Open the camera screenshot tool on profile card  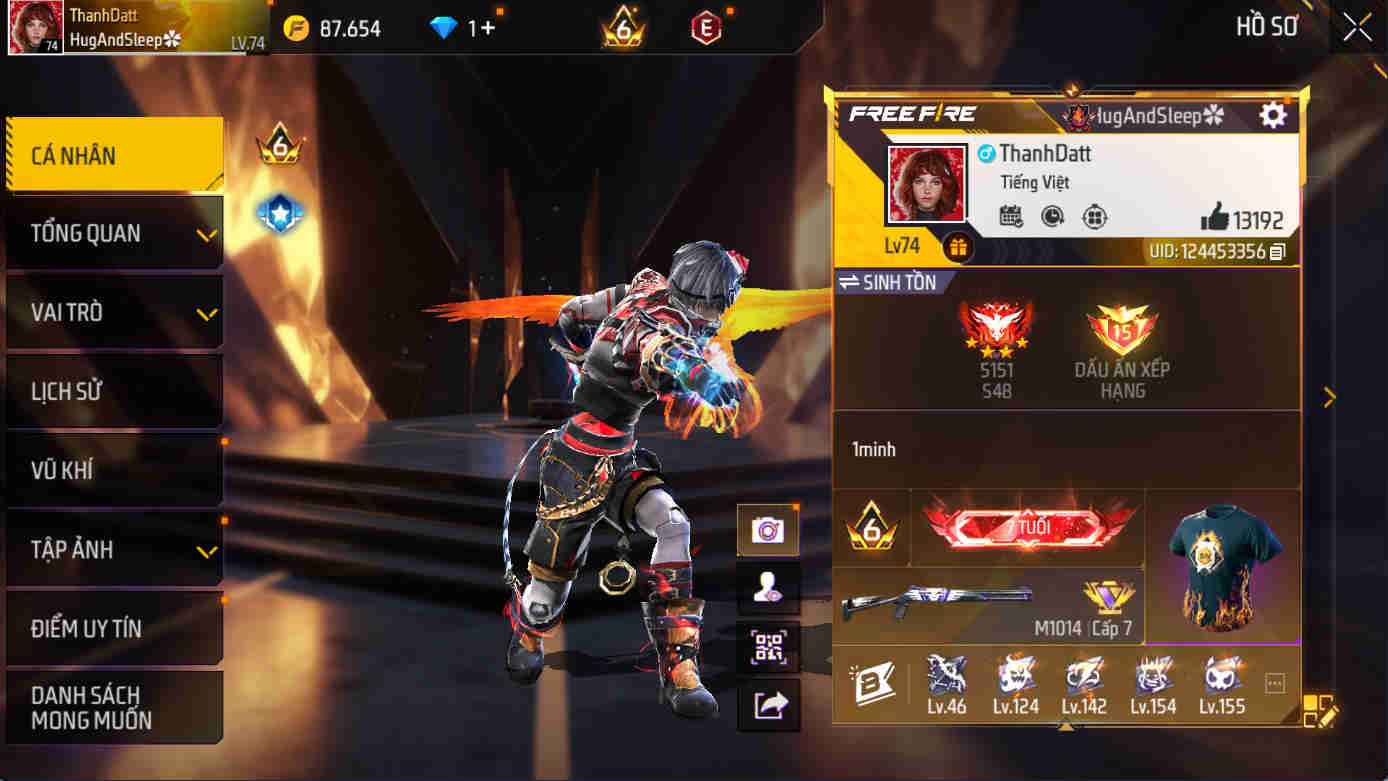point(770,531)
